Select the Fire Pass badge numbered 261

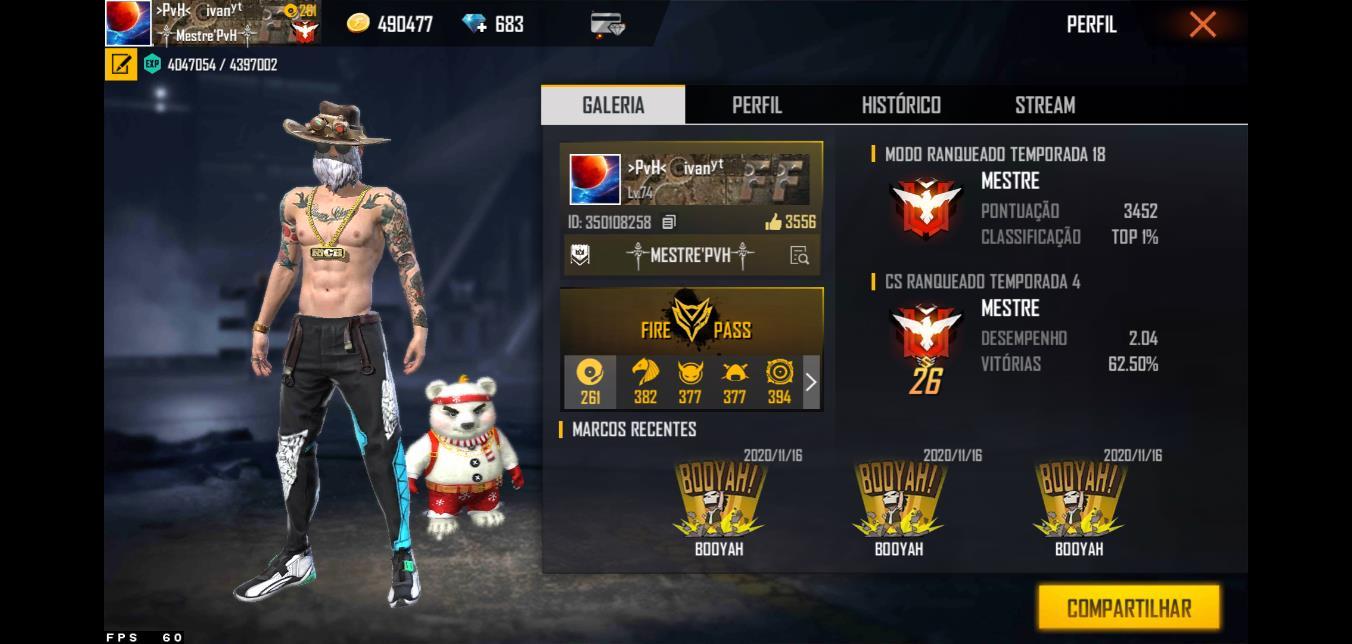pyautogui.click(x=590, y=382)
